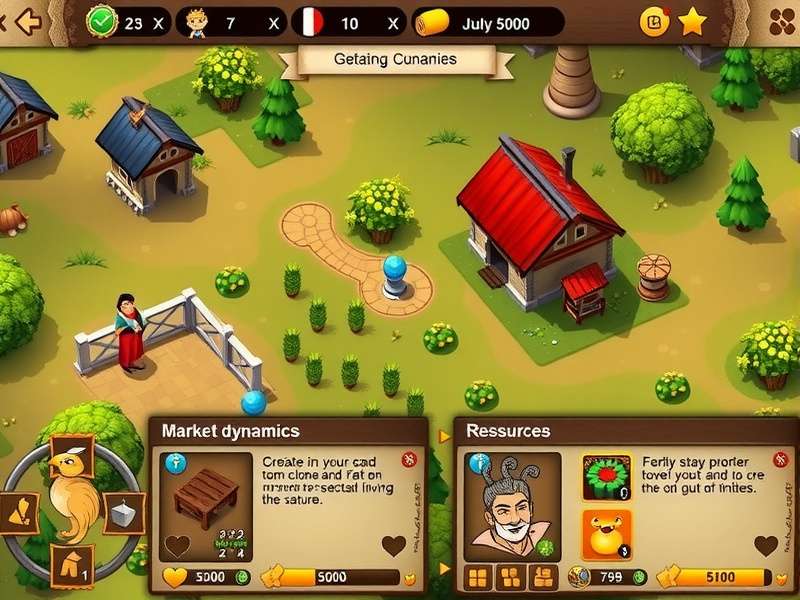This screenshot has width=800, height=600.
Task: Select the white cube button on the wheel
Action: (x=124, y=512)
